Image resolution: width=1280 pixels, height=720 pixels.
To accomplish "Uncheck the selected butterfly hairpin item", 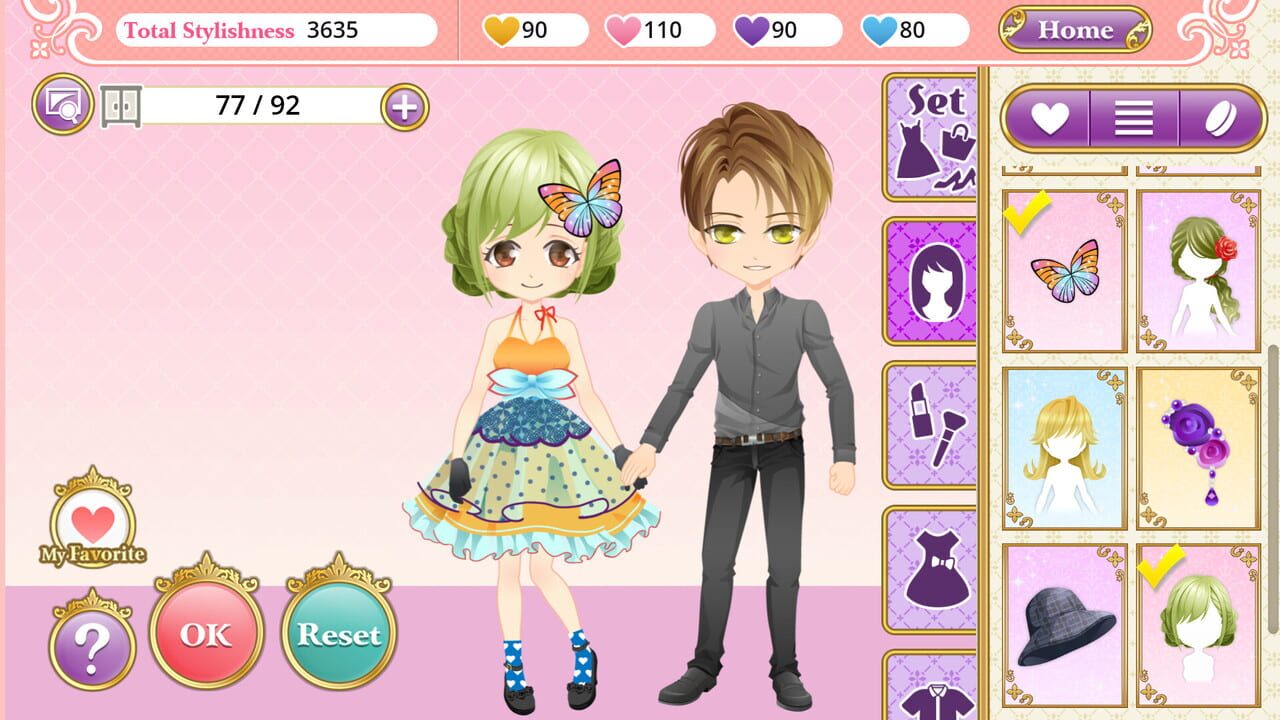I will [1063, 270].
